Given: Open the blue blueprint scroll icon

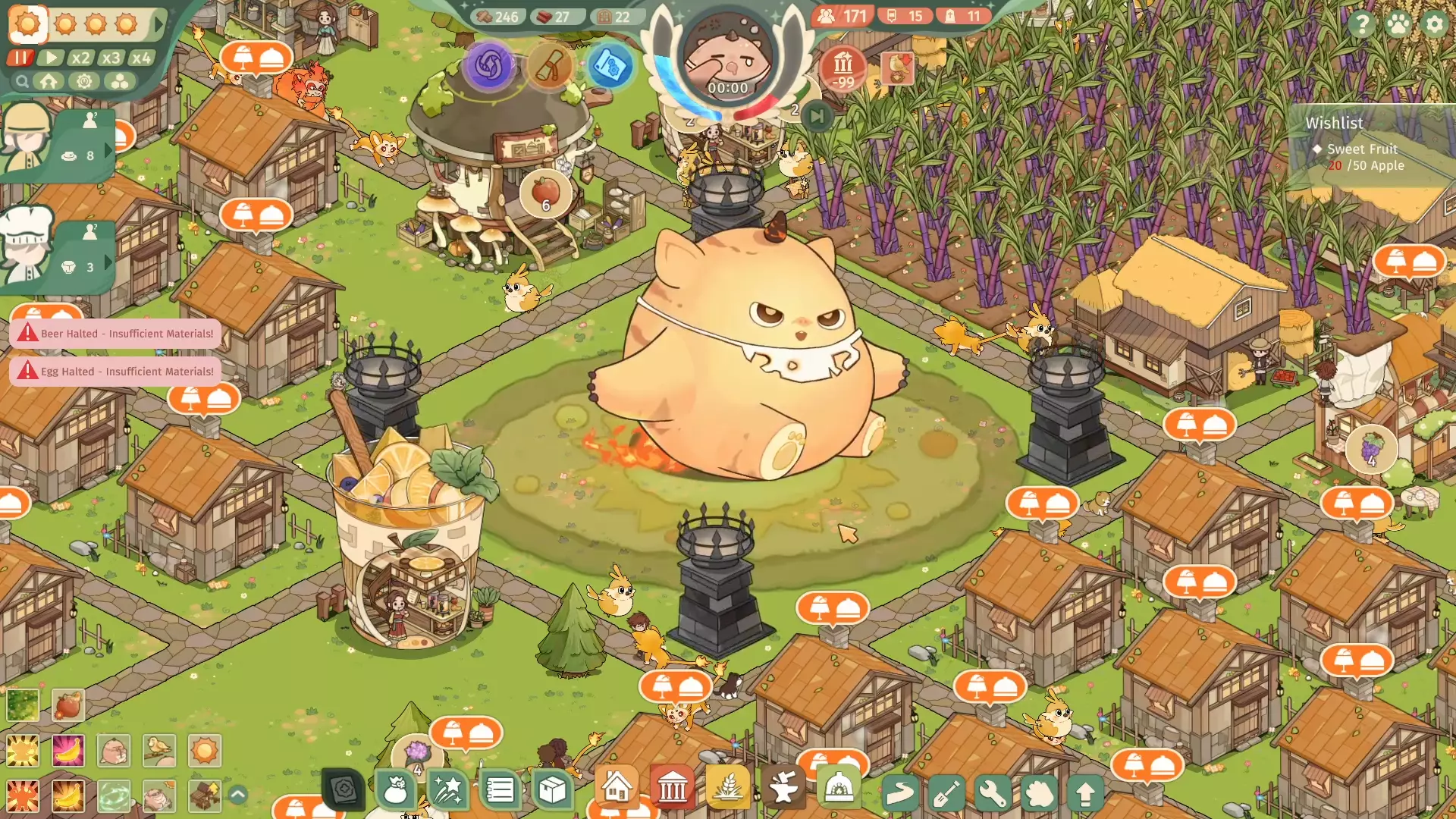Looking at the screenshot, I should coord(610,67).
